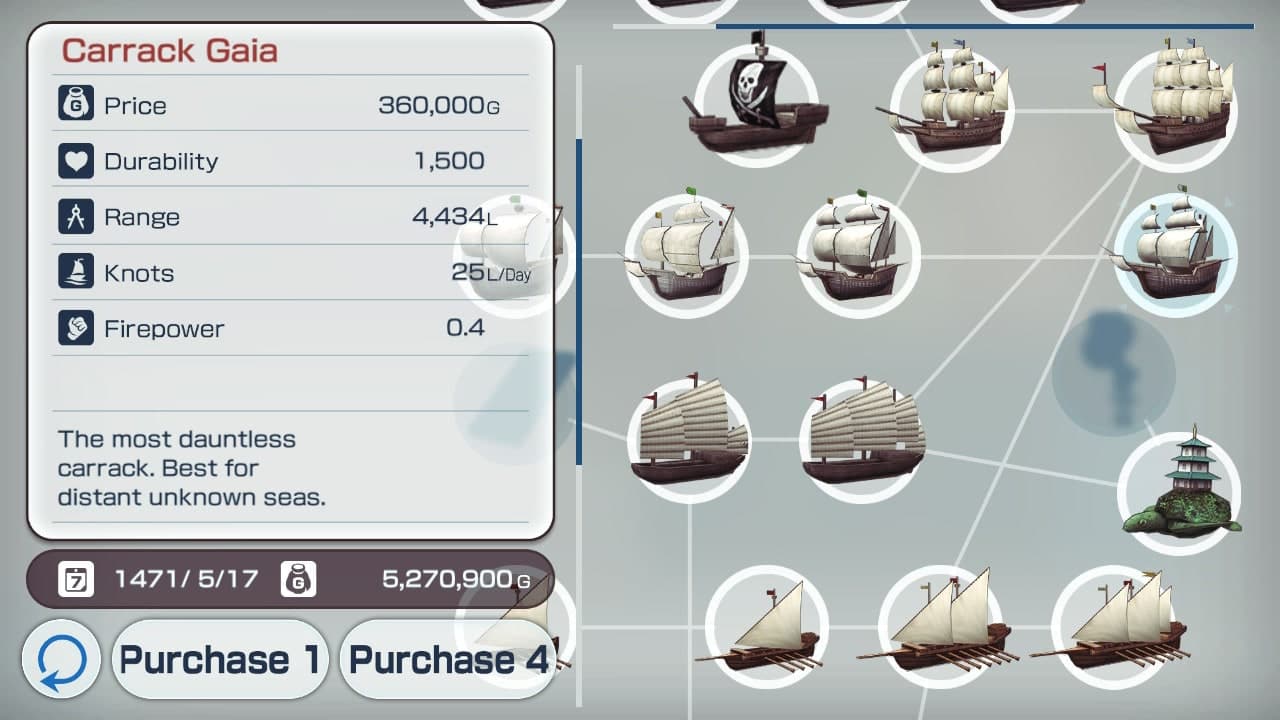This screenshot has height=720, width=1280.
Task: Choose the large galleon at top right
Action: 1176,105
